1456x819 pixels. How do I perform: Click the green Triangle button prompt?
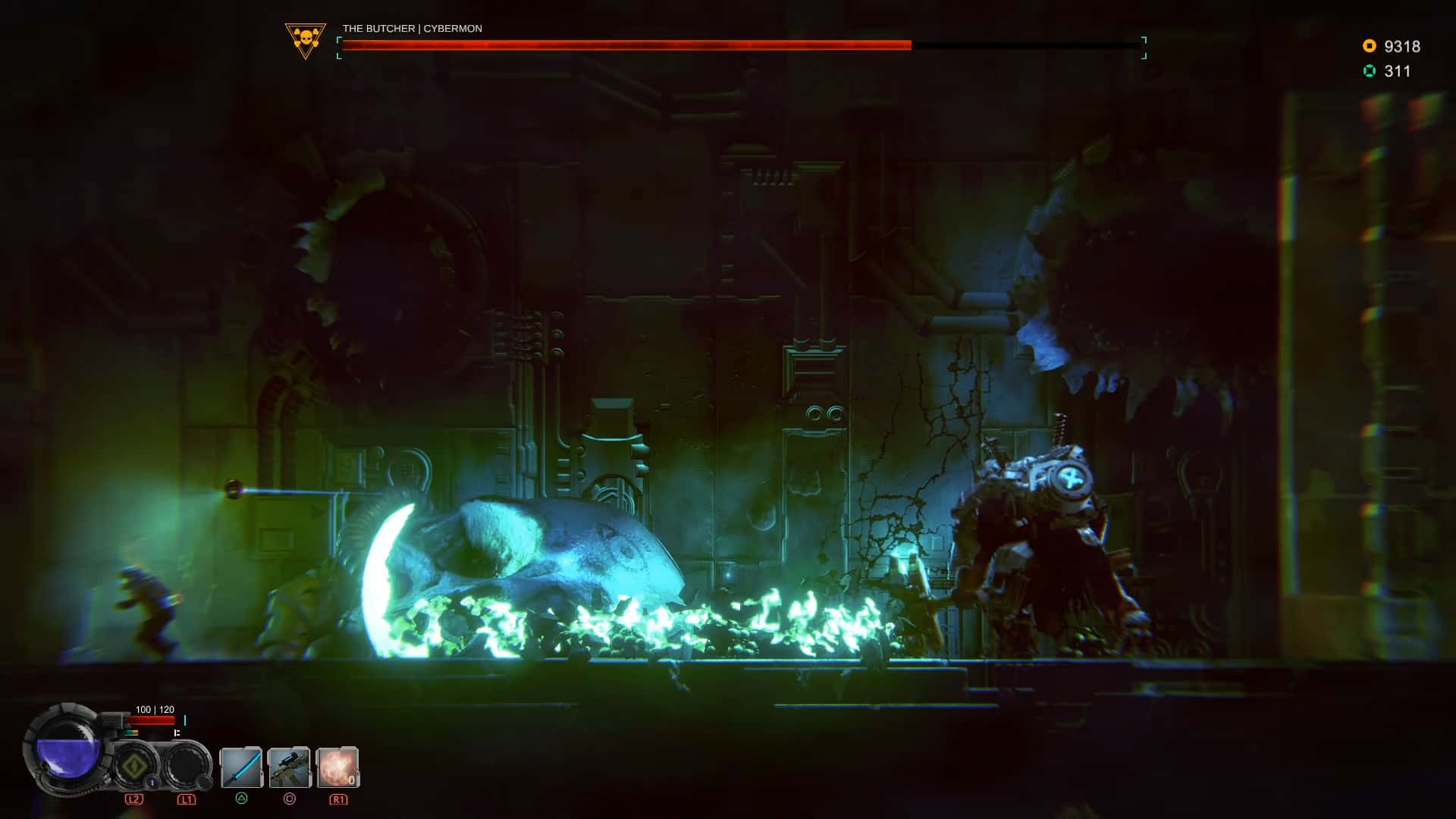[242, 799]
